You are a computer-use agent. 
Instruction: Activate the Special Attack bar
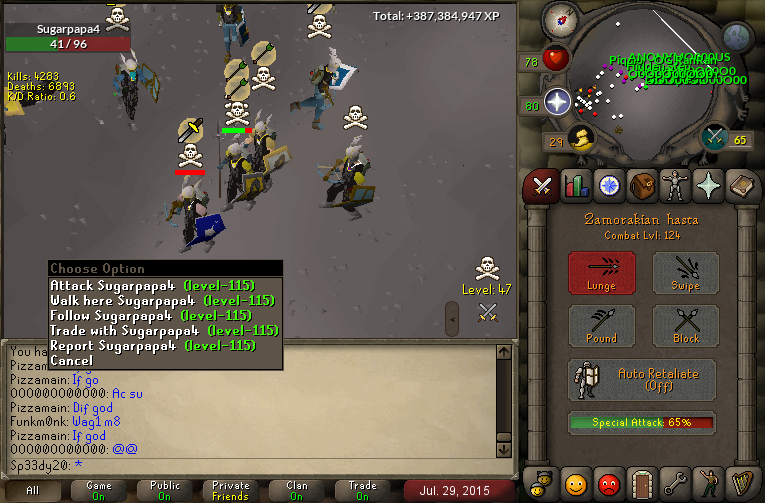coord(642,423)
